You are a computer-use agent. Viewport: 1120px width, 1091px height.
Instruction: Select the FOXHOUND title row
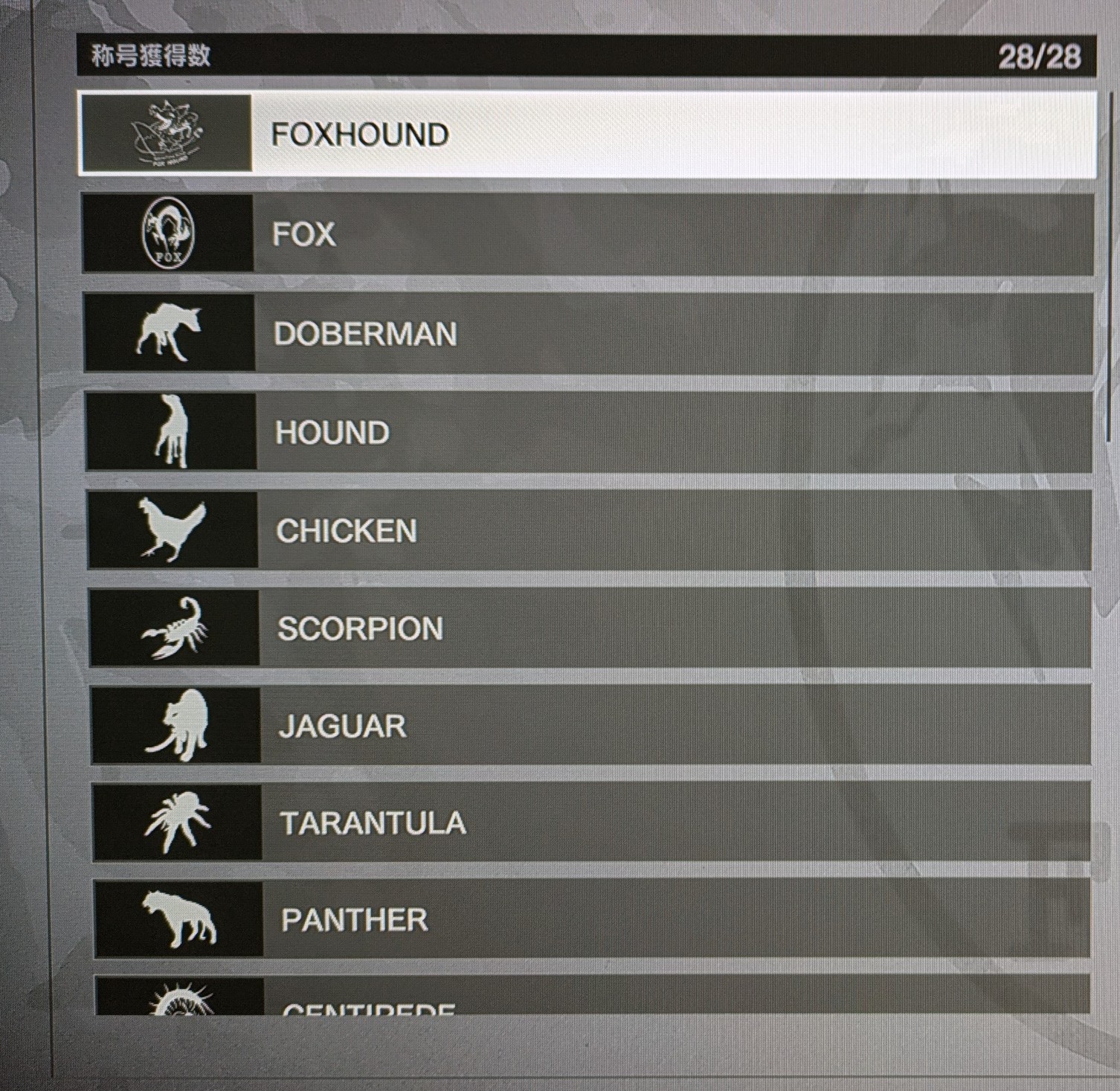click(x=588, y=135)
